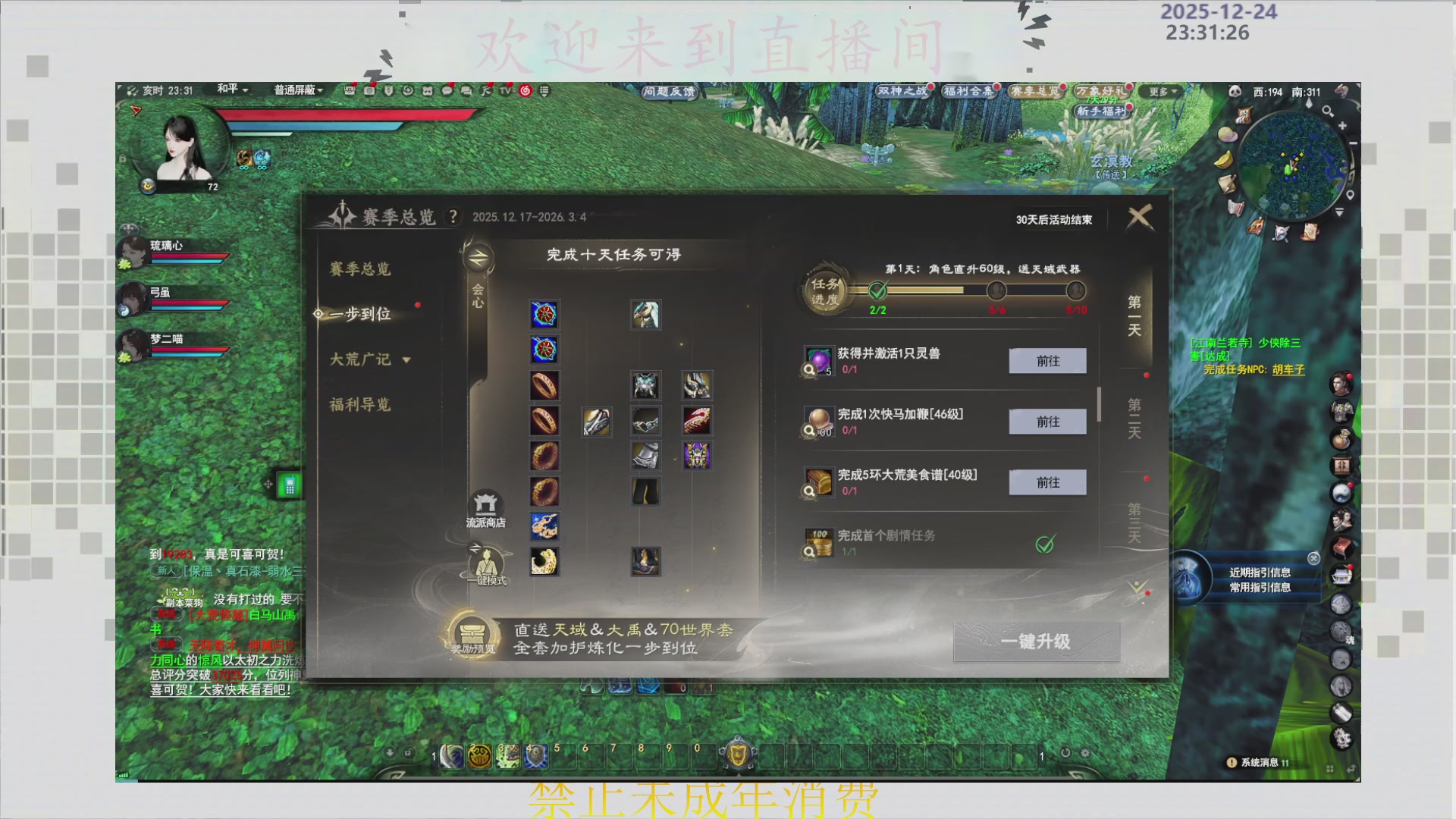Open the gift box icon in top toolbar

coord(350,91)
